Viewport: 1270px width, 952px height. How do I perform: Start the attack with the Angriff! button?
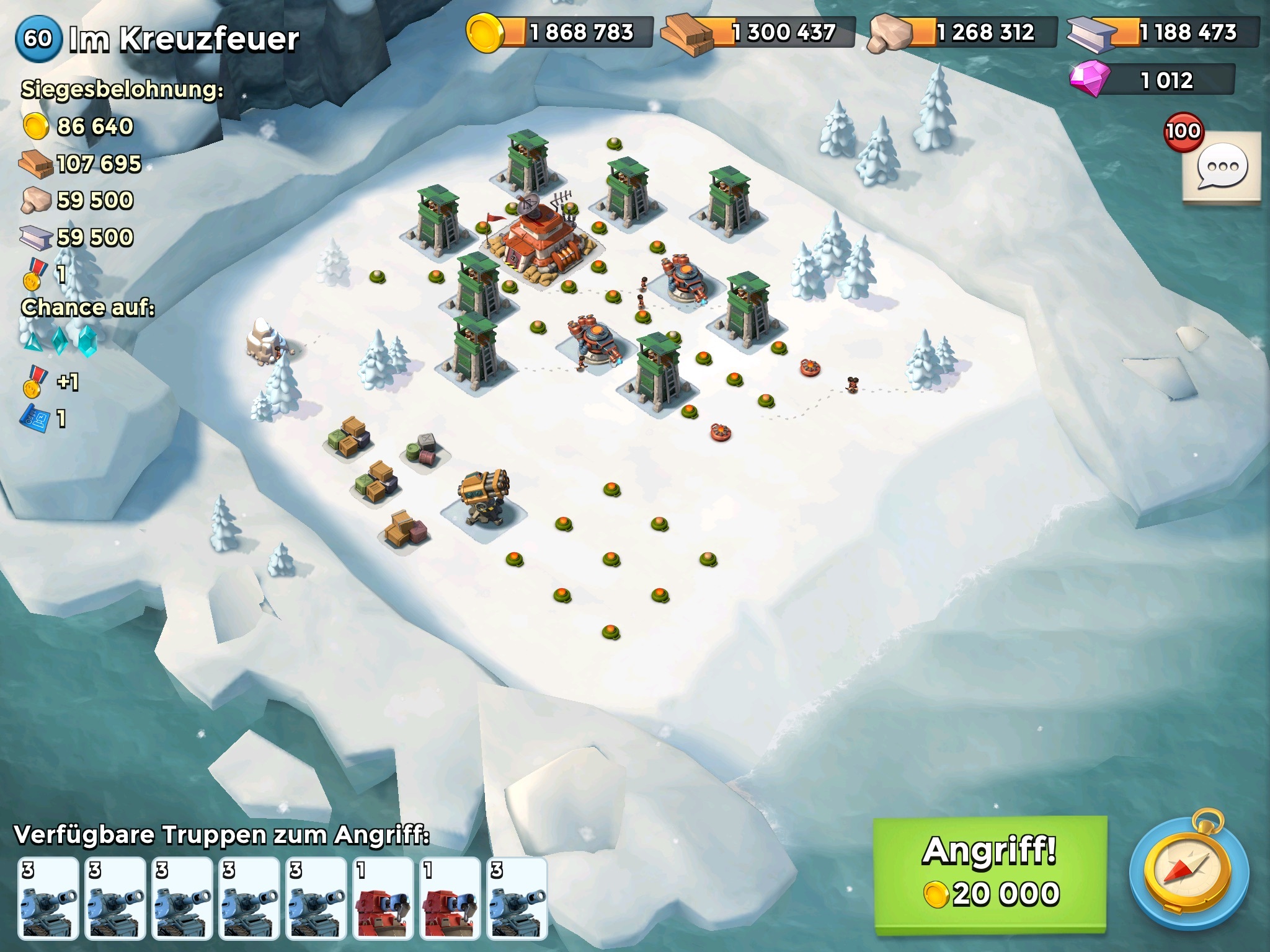990,874
